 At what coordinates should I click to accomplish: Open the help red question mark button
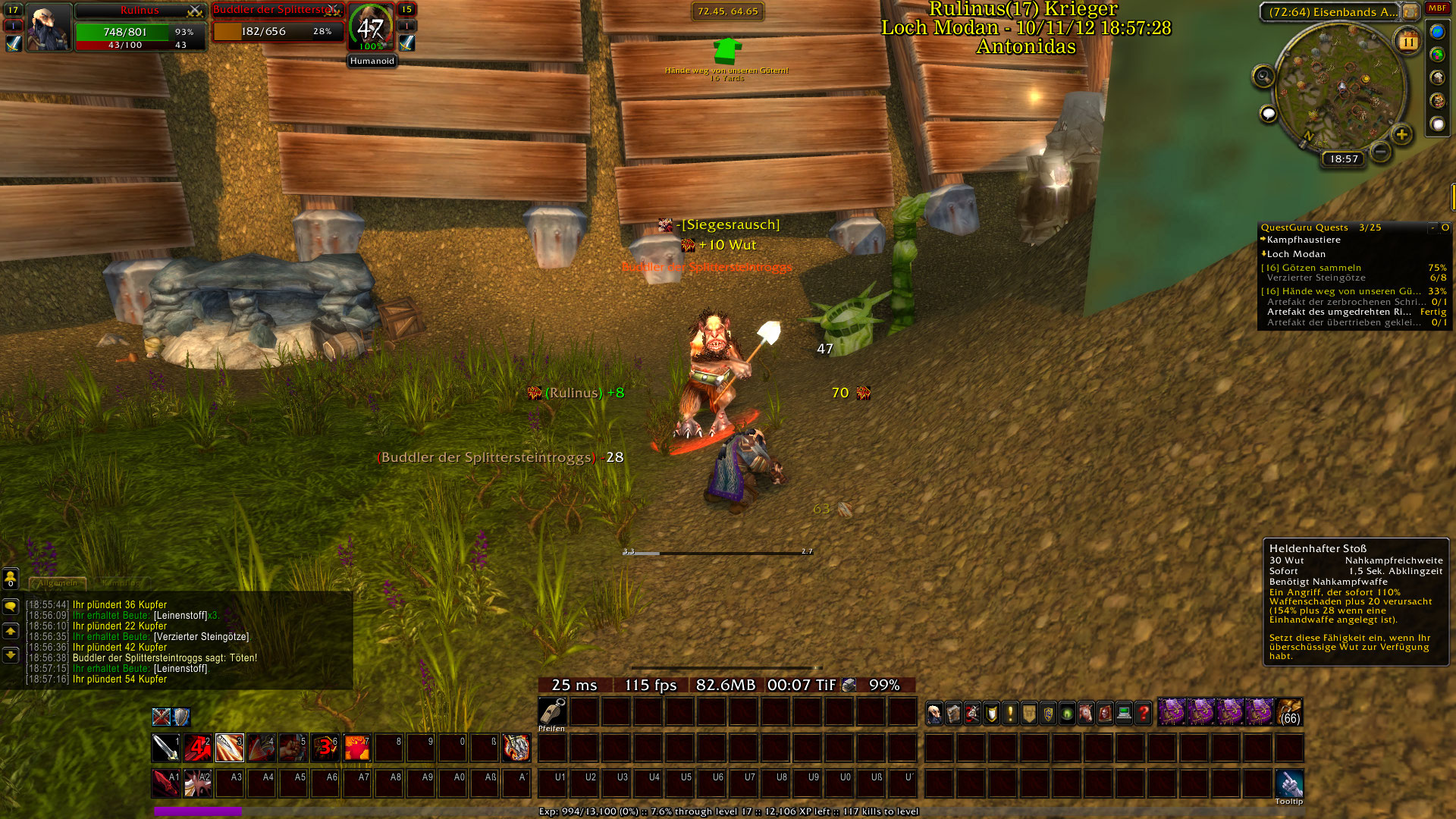pos(1143,713)
